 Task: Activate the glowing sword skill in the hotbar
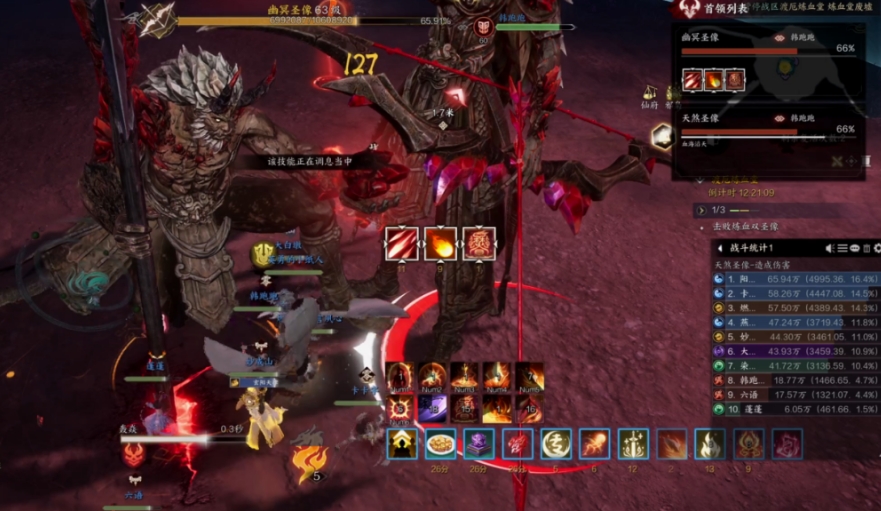coord(634,444)
